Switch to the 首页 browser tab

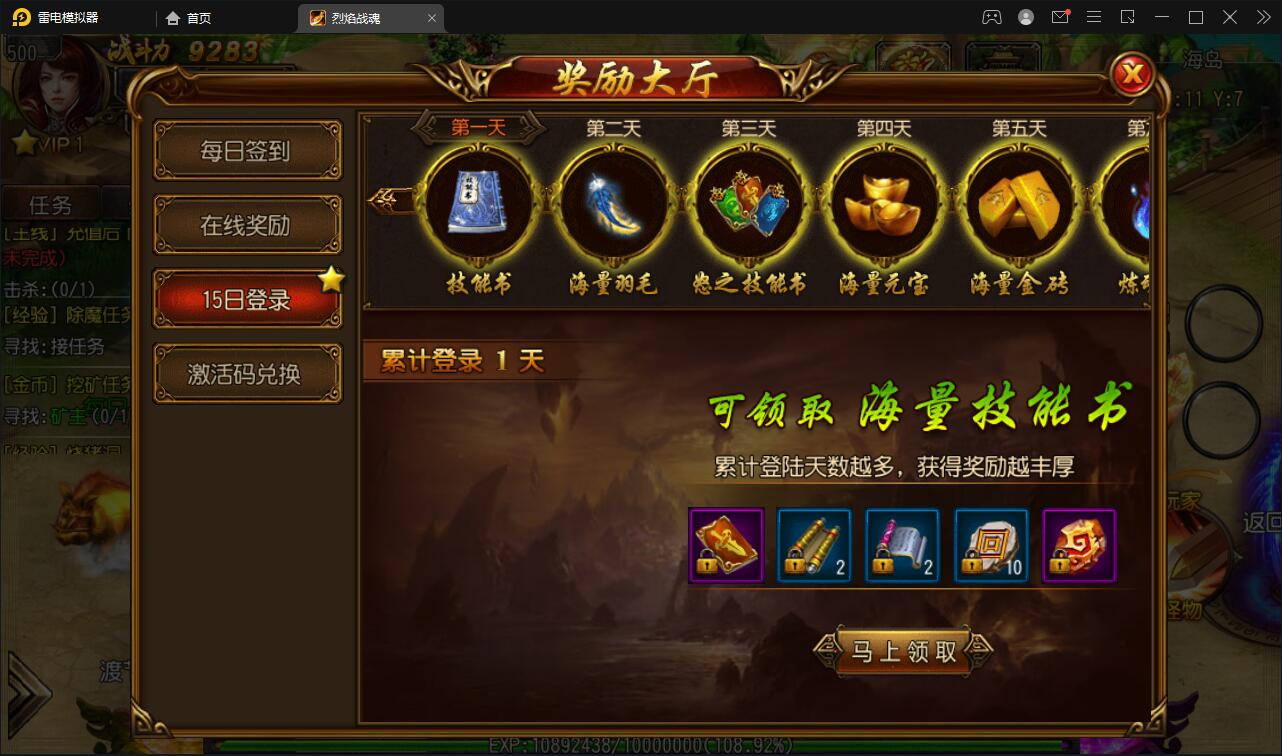coord(192,17)
